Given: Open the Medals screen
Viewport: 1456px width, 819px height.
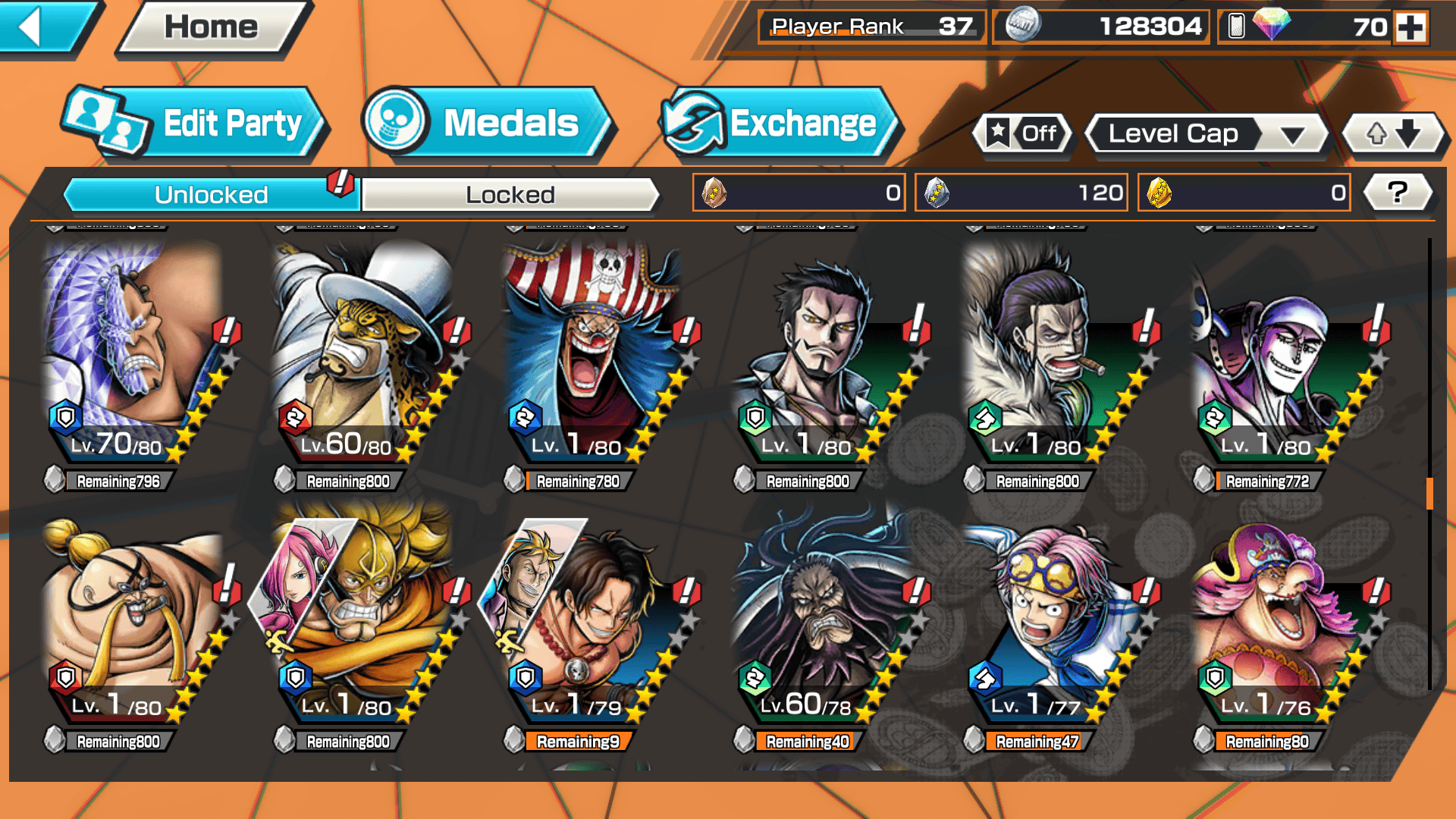Looking at the screenshot, I should click(487, 124).
